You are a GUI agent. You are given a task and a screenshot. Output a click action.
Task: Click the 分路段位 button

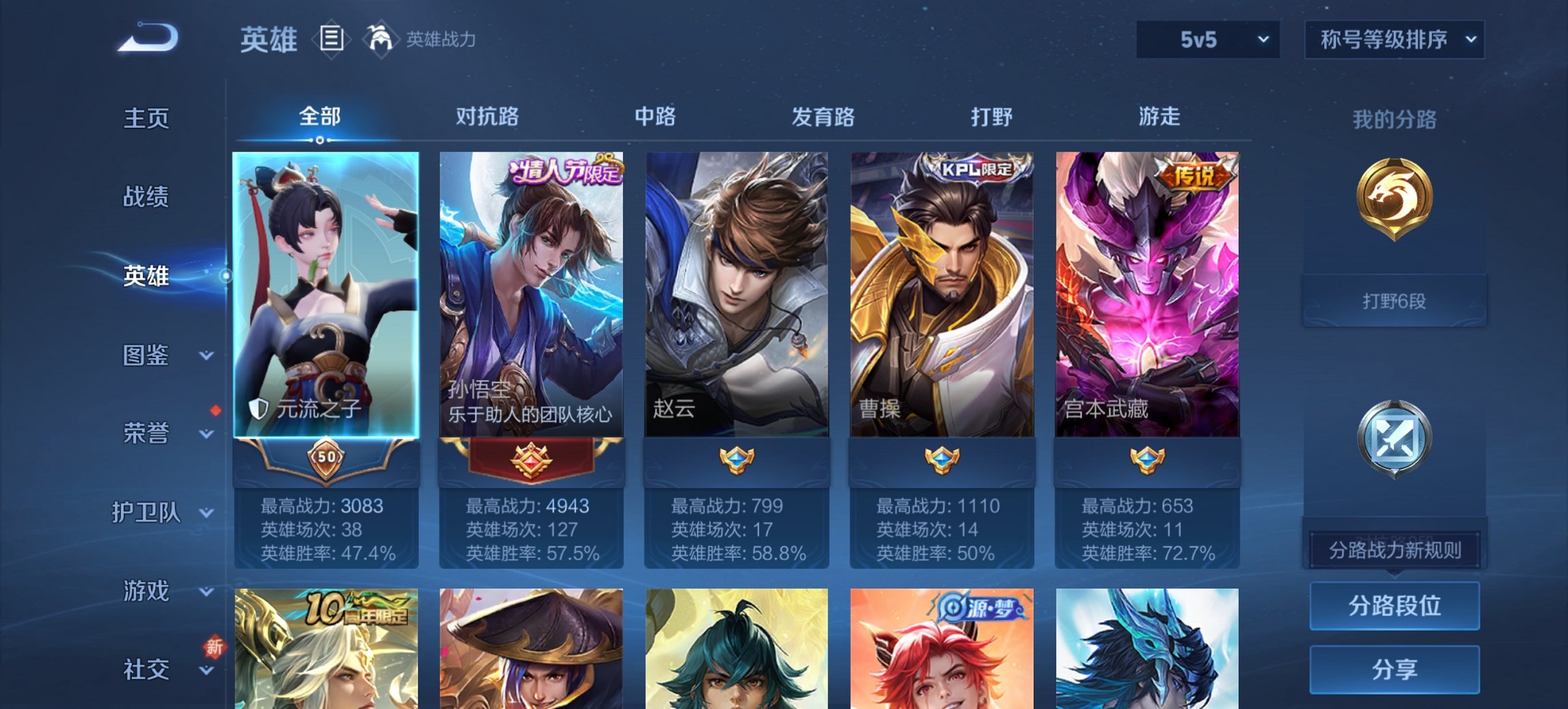coord(1394,606)
